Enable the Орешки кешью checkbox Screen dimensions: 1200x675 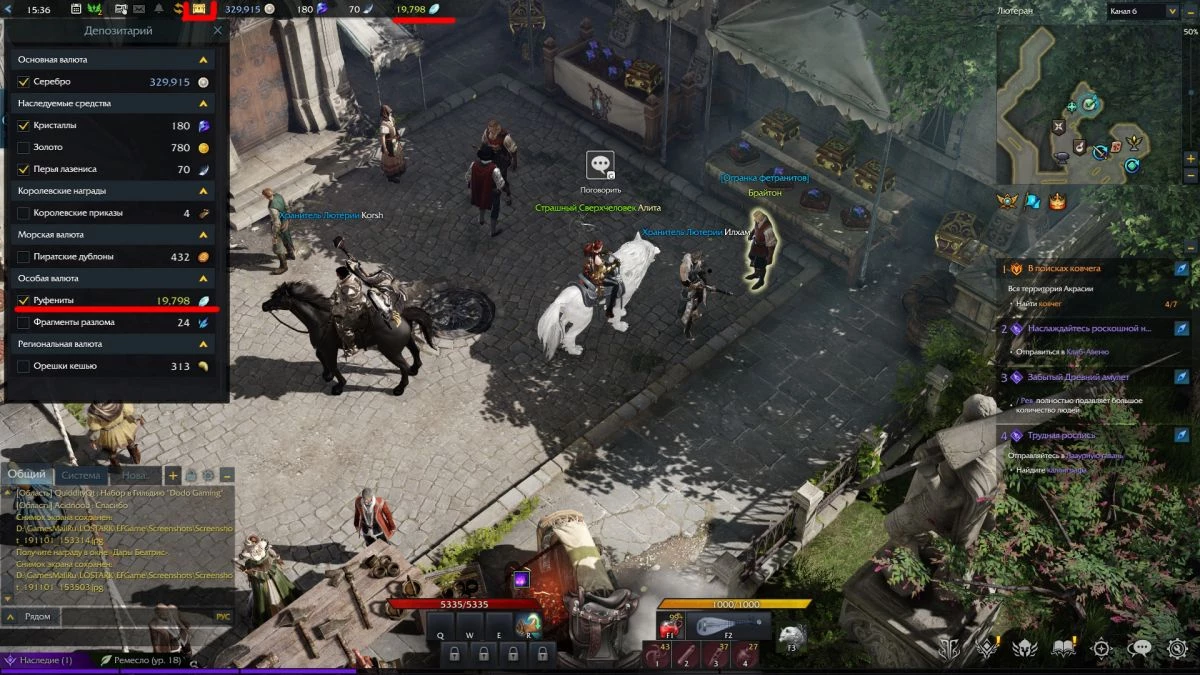(x=24, y=367)
